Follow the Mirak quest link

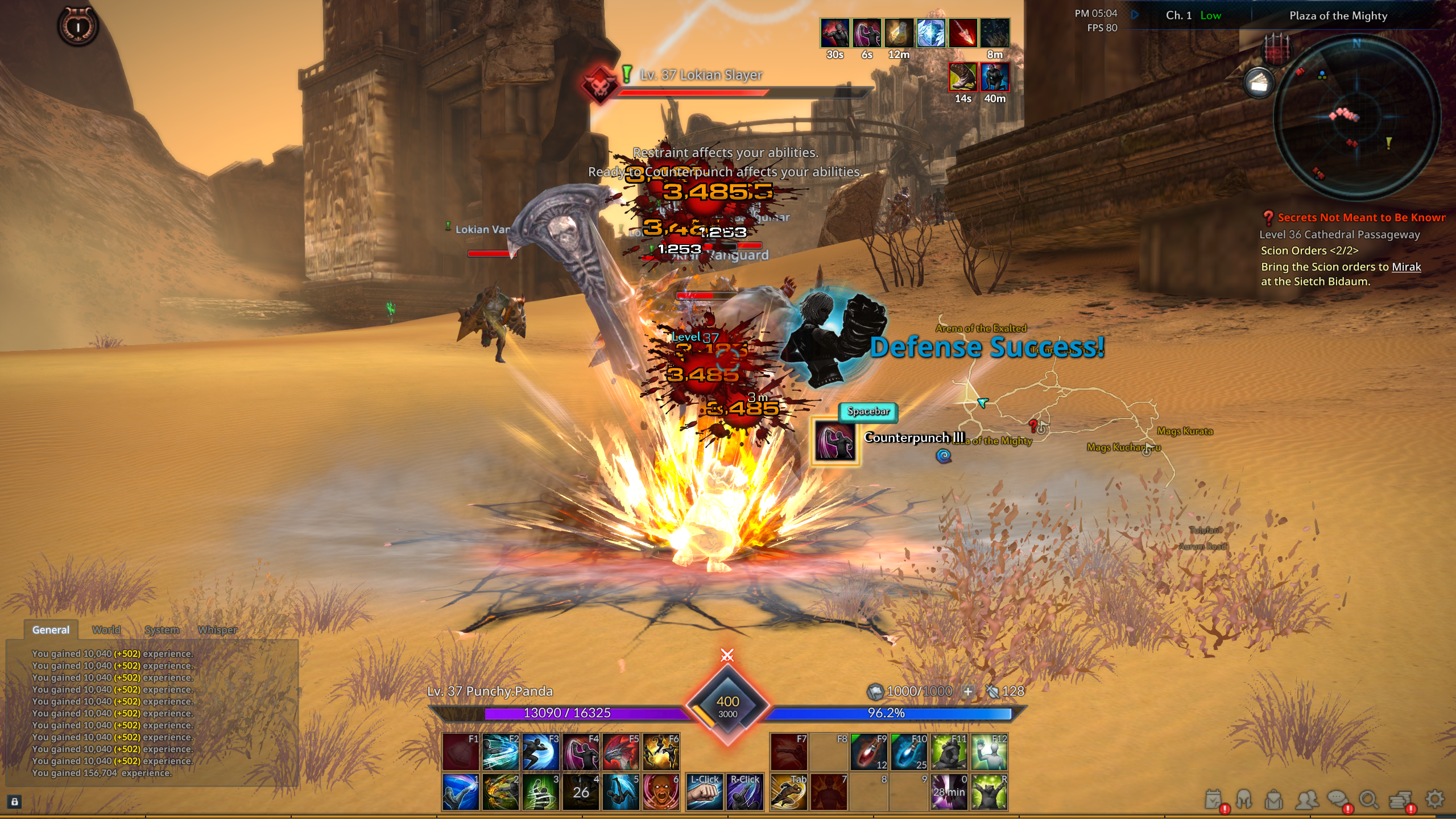[x=1406, y=267]
